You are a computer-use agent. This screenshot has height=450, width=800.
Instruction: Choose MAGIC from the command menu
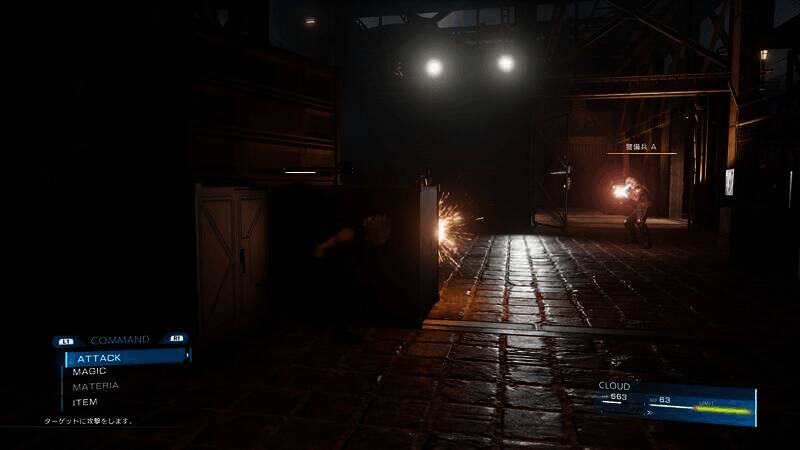point(90,372)
